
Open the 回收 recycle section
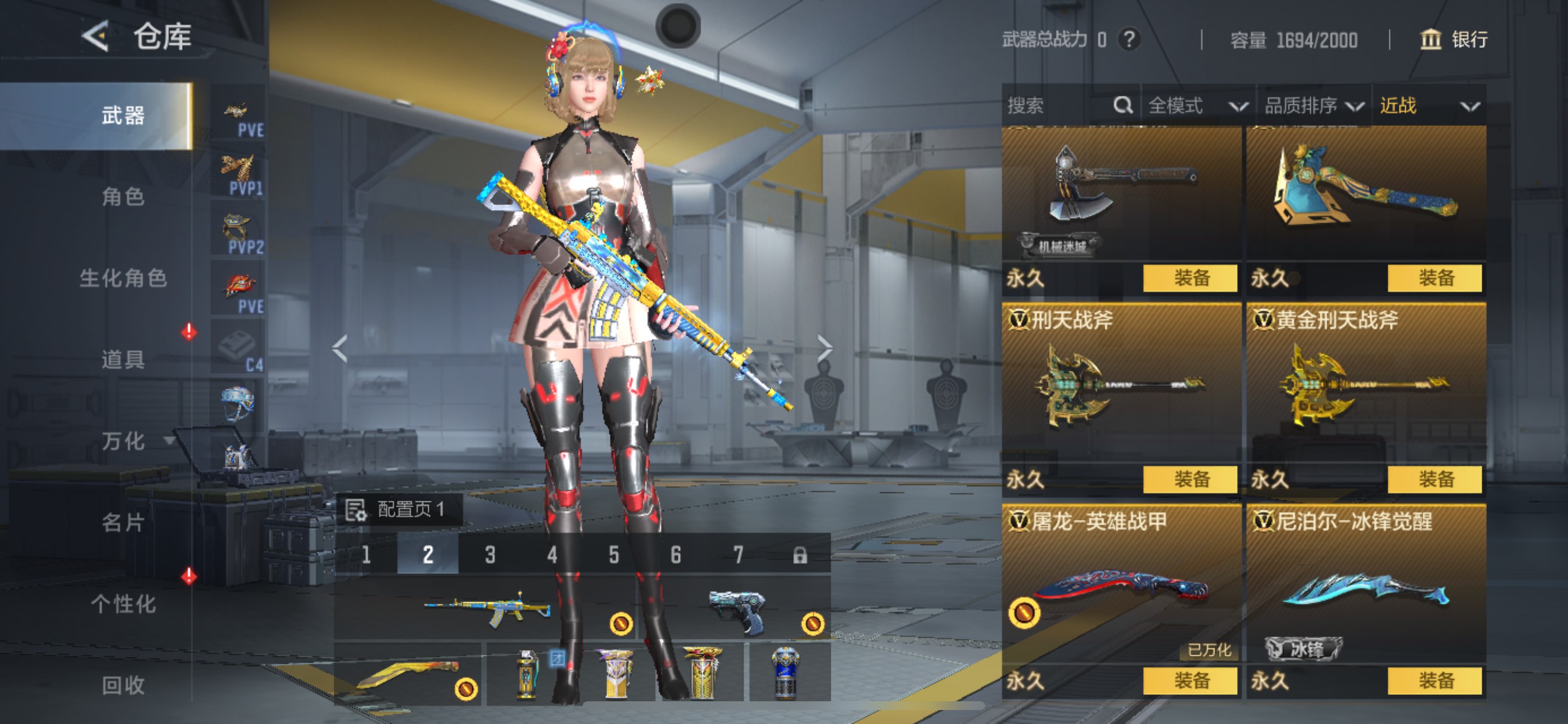123,685
